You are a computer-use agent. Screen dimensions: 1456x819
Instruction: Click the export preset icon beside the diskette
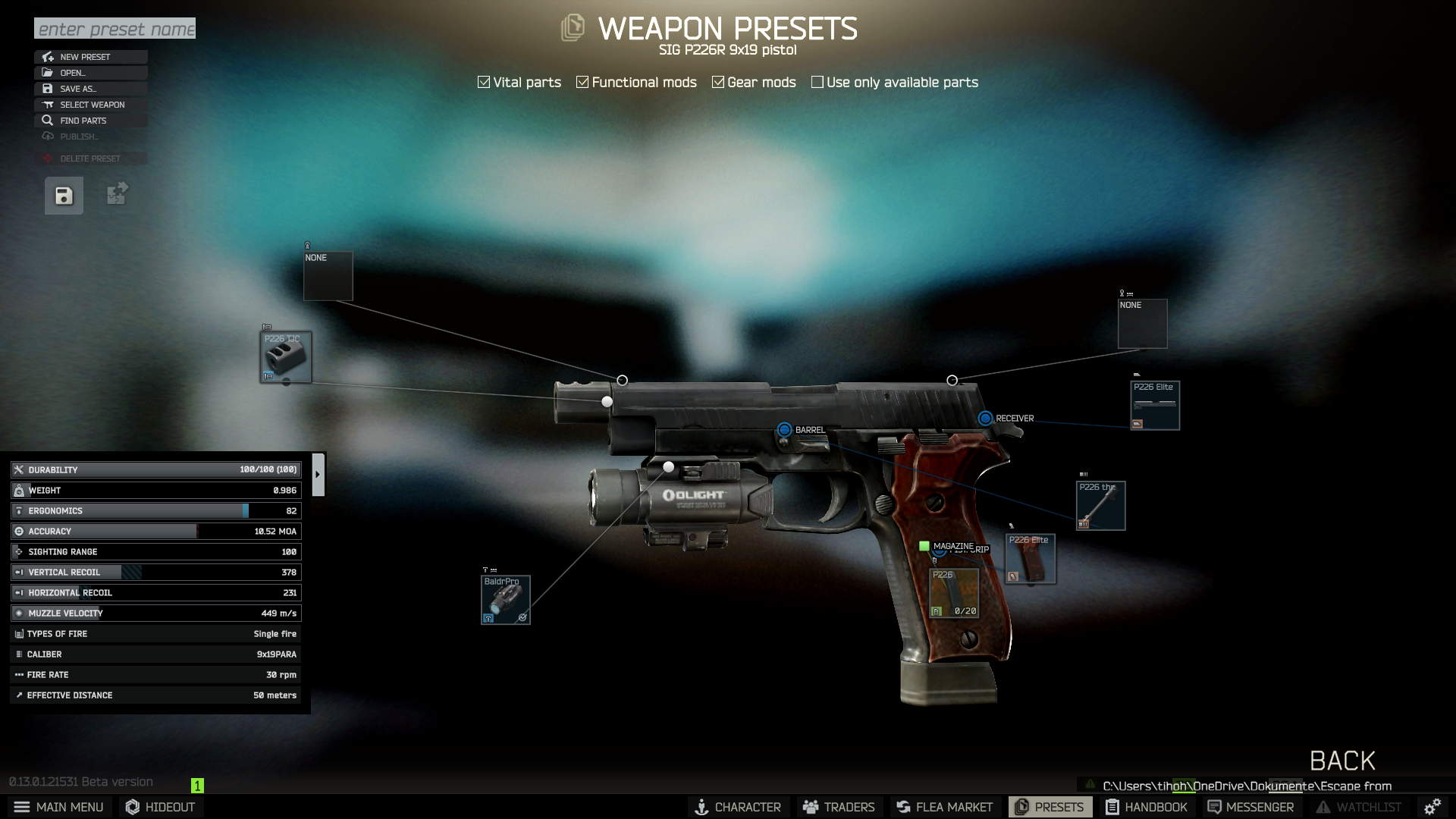click(x=116, y=195)
